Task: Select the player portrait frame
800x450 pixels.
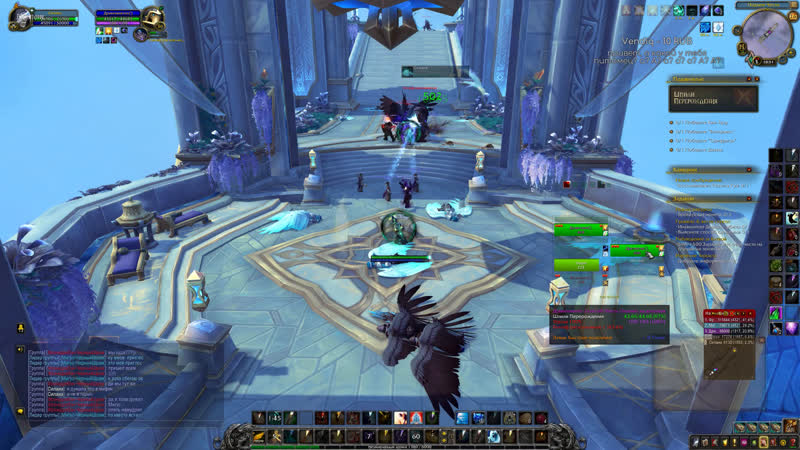Action: [x=21, y=18]
